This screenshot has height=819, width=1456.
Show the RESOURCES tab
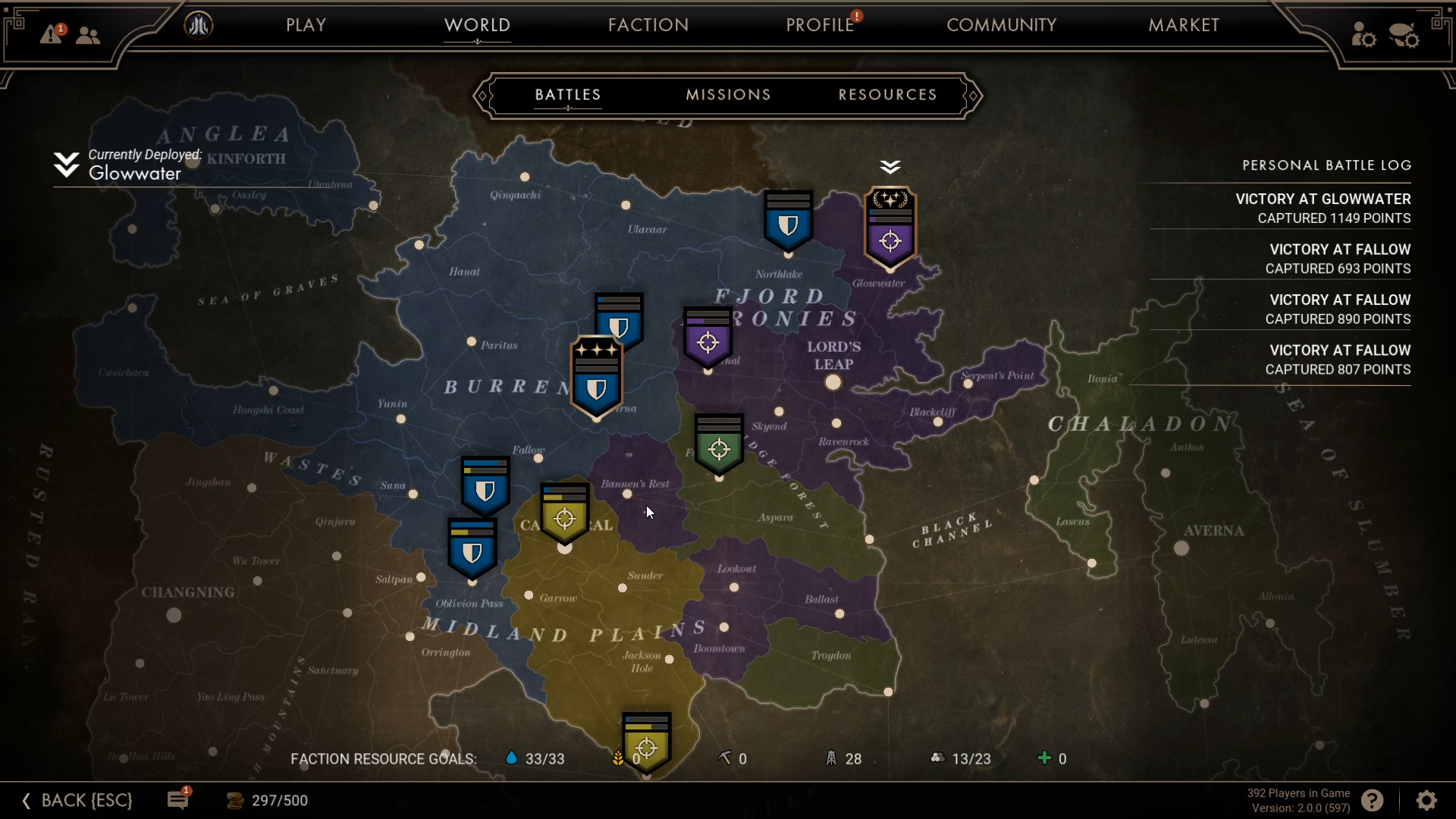click(x=887, y=95)
